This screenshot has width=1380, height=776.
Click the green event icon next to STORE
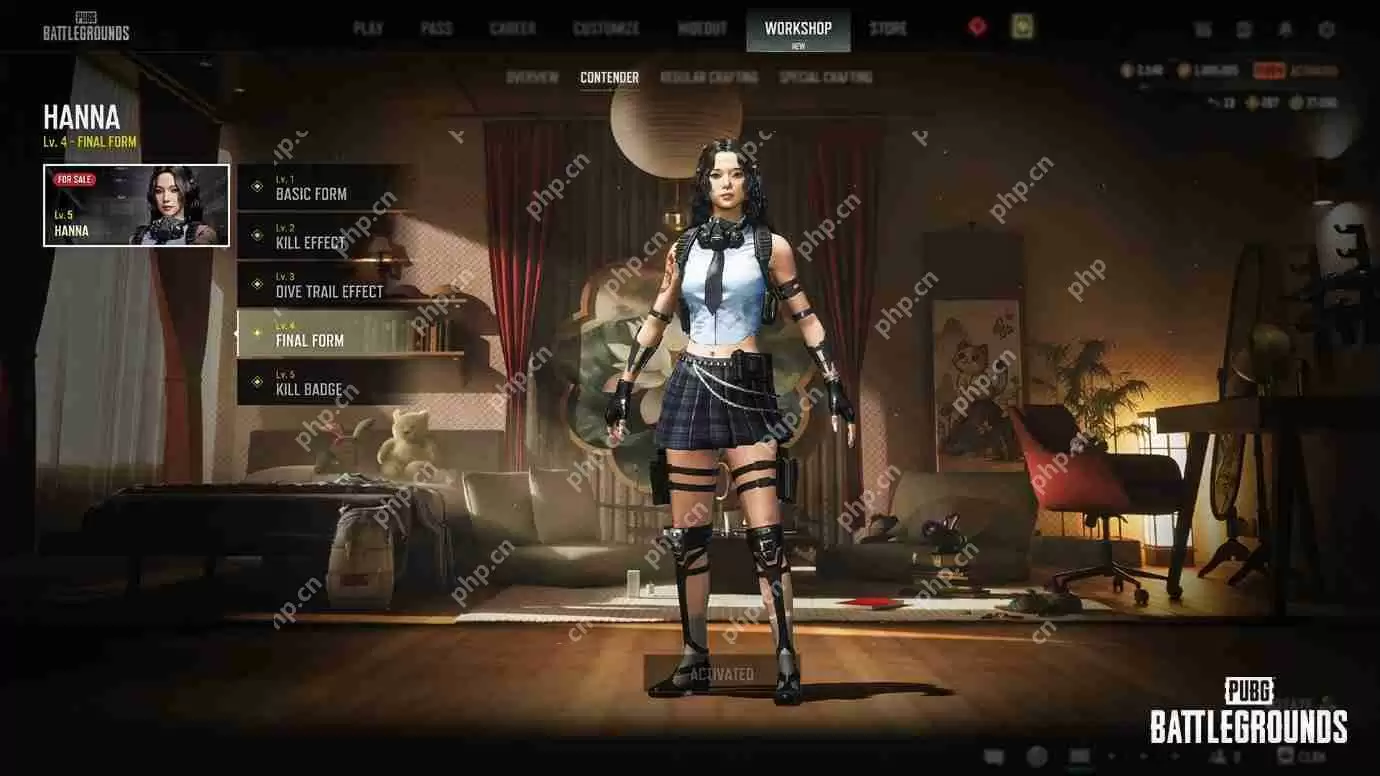click(x=1021, y=28)
